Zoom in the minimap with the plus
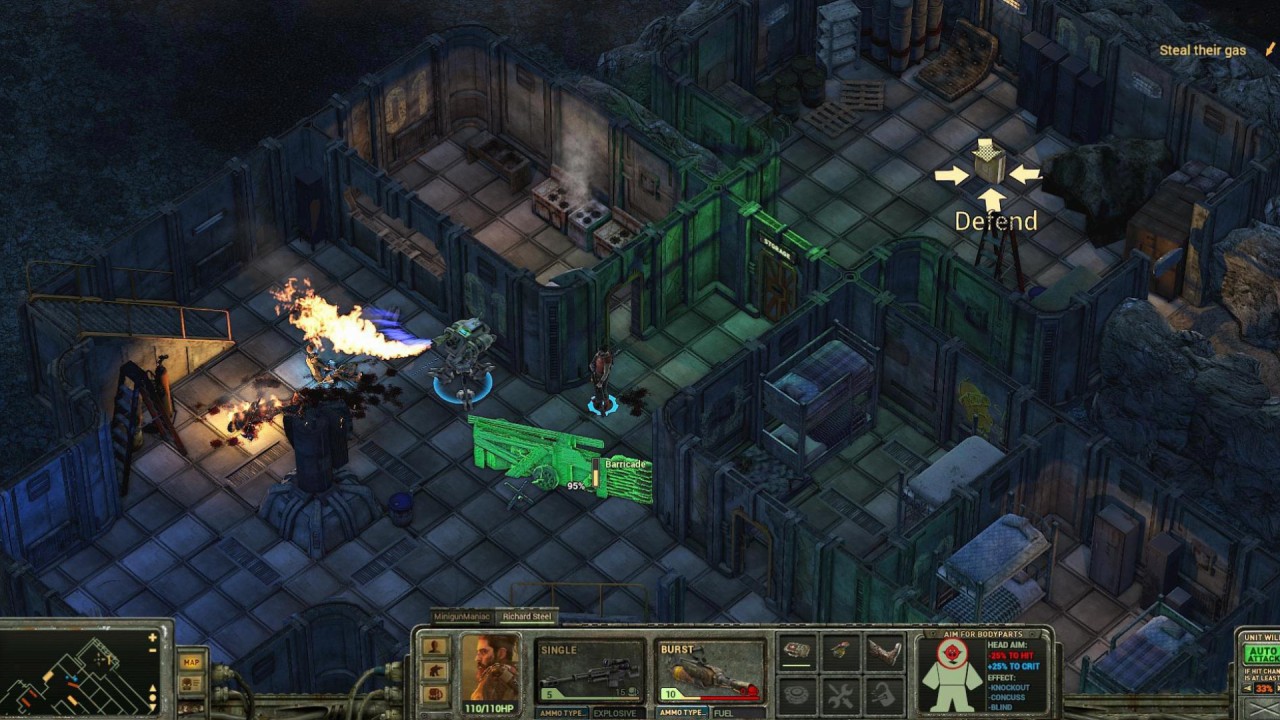Screen dimensions: 1280x720 [x=153, y=637]
